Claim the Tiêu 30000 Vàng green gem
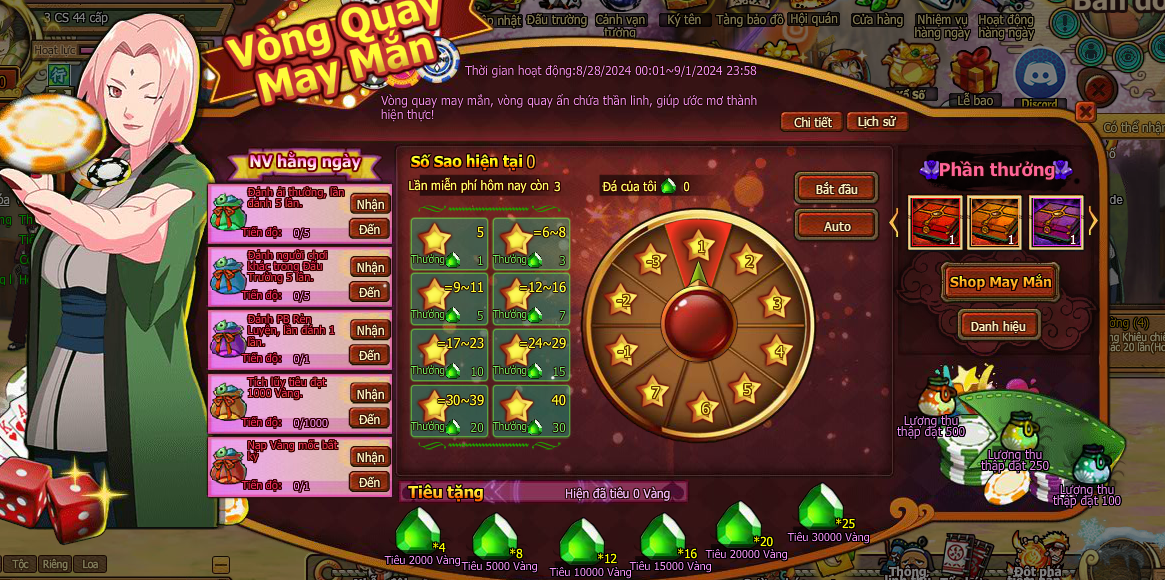 coord(821,508)
